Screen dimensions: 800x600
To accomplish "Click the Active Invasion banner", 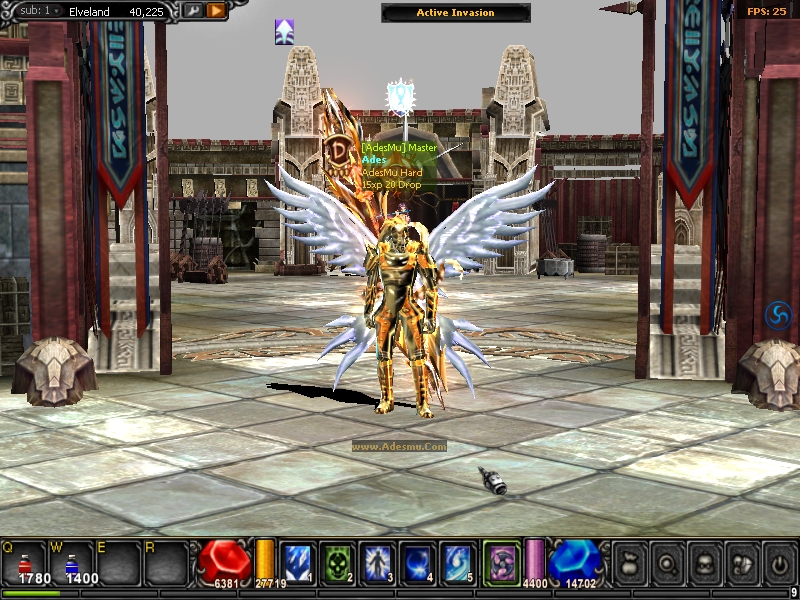I will 456,13.
